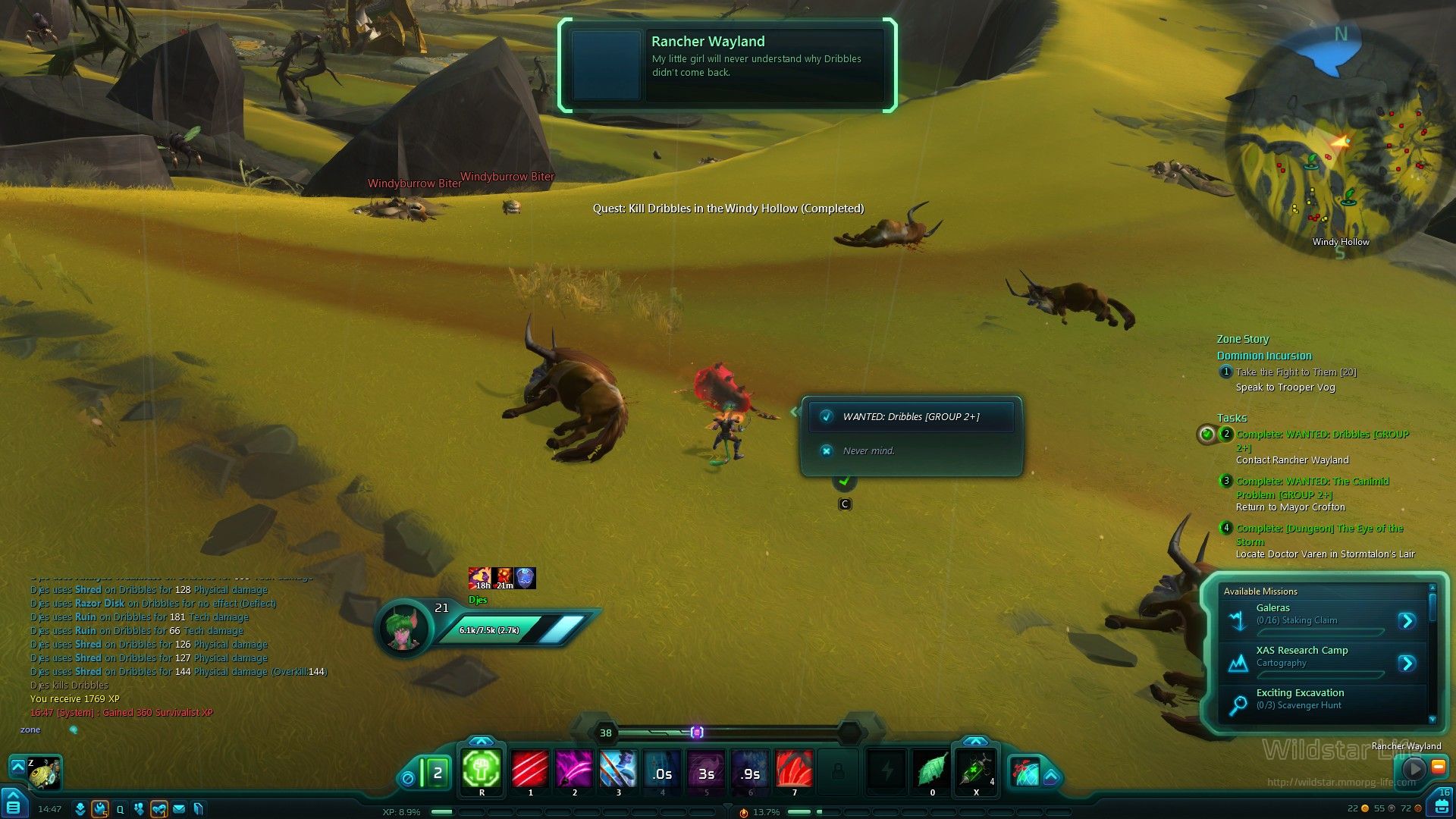Select the Never mind reply

tap(868, 450)
